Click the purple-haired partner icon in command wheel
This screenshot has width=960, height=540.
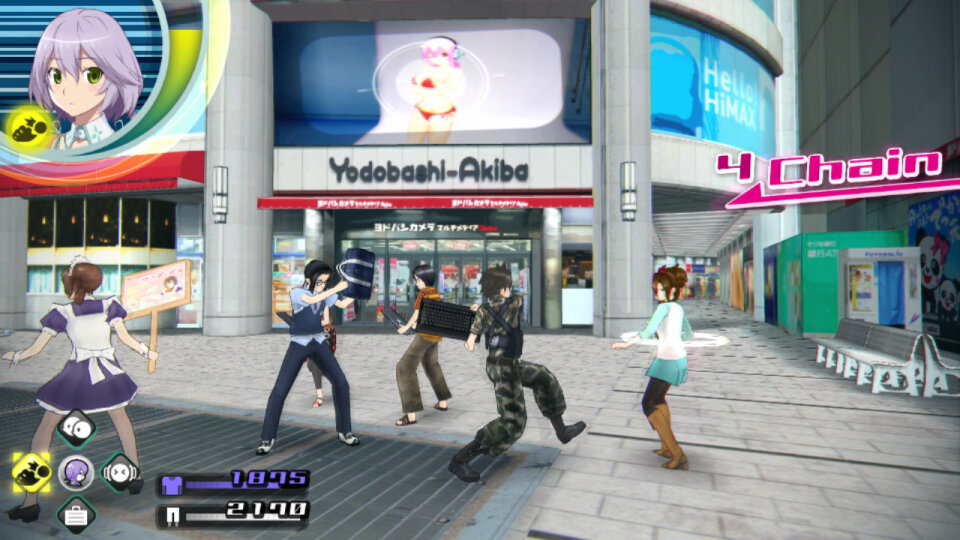[x=76, y=471]
